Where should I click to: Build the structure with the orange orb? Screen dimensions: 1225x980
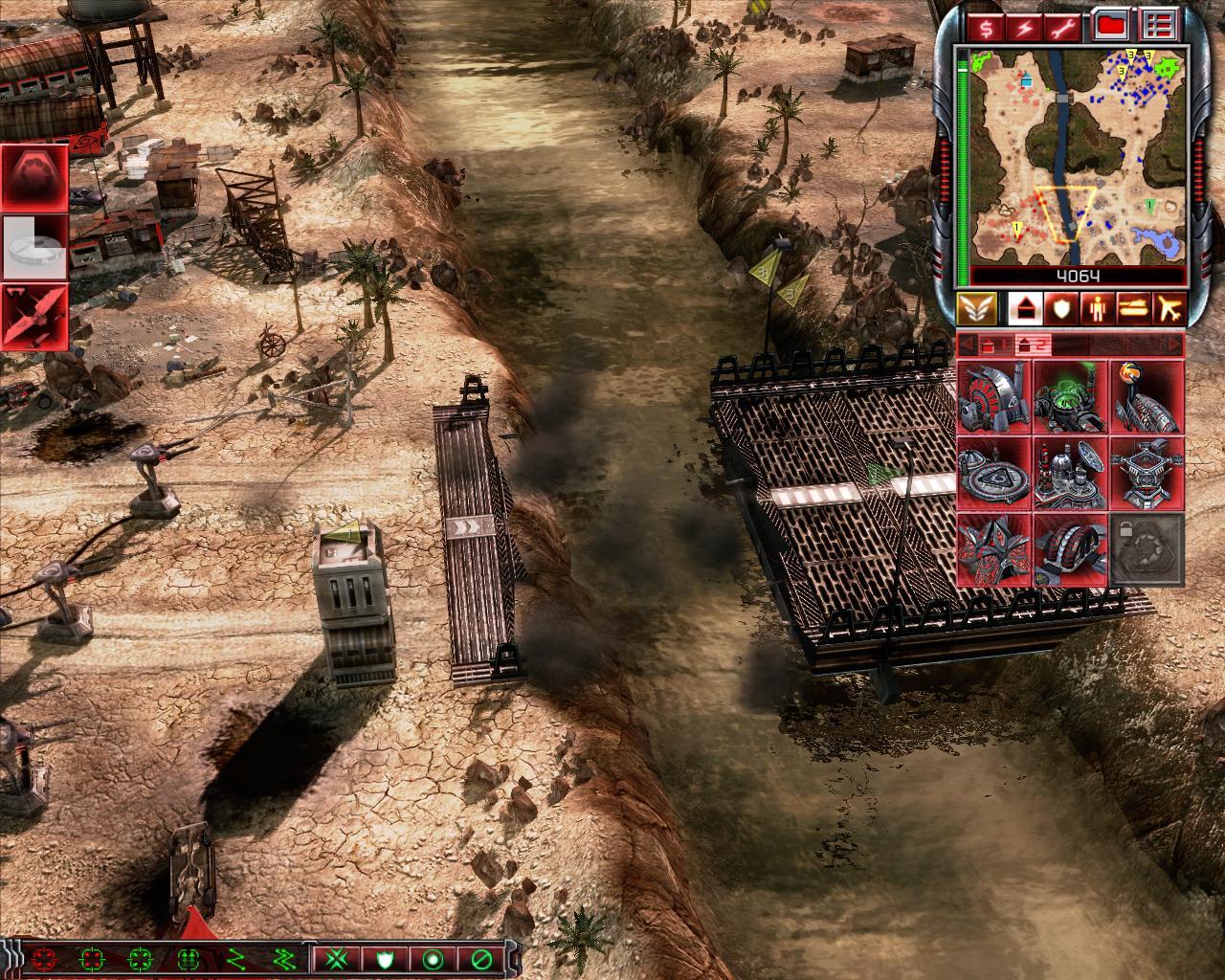coord(1147,396)
